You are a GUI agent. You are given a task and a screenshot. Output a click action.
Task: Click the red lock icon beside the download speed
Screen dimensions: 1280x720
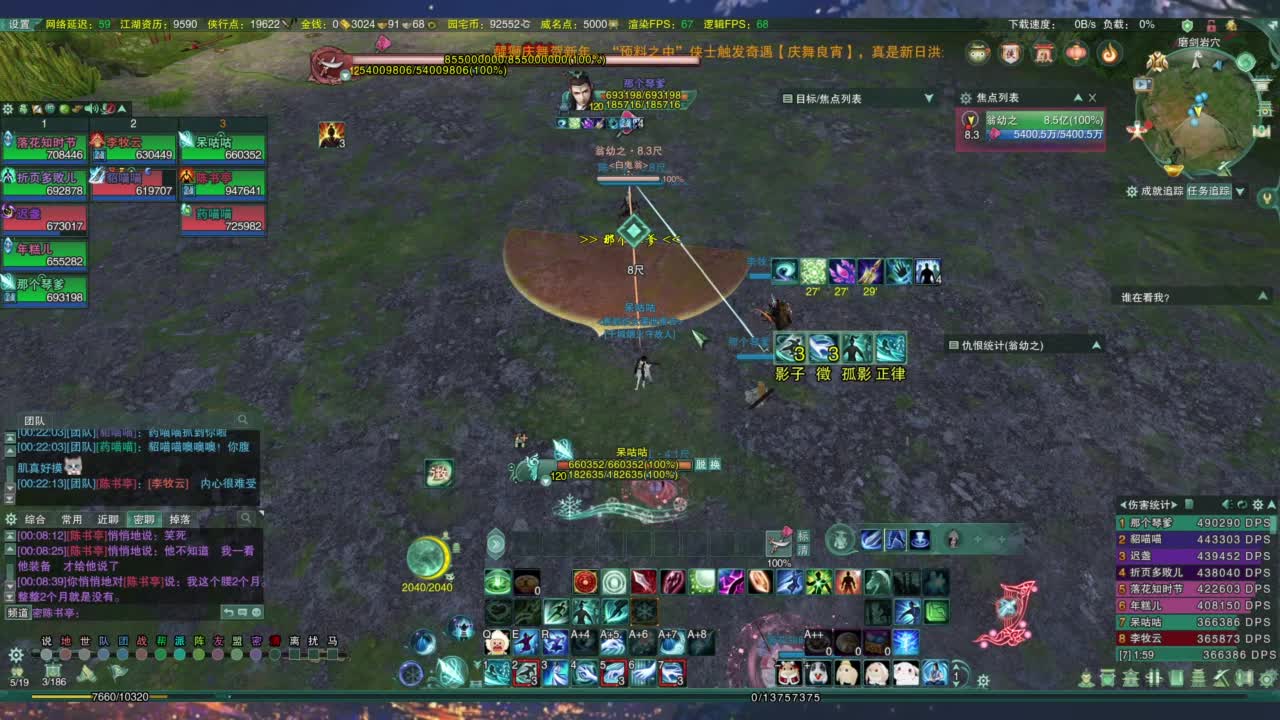(x=1211, y=28)
